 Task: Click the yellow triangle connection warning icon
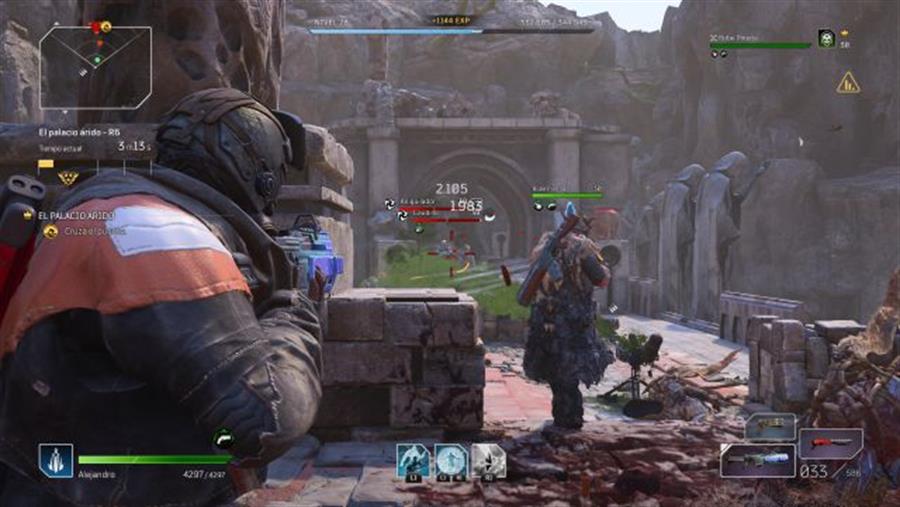pyautogui.click(x=848, y=83)
